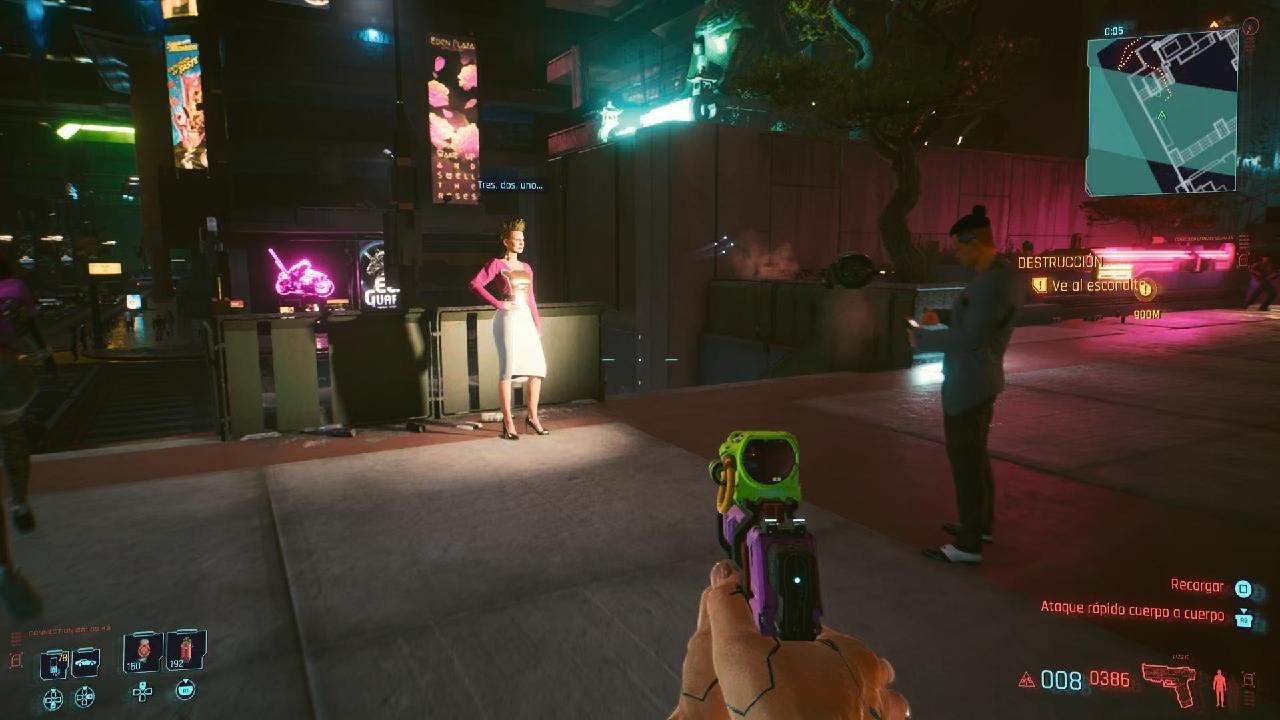The image size is (1280, 720).
Task: Select the cyberware arm icon bottom right corner
Action: pyautogui.click(x=1247, y=682)
